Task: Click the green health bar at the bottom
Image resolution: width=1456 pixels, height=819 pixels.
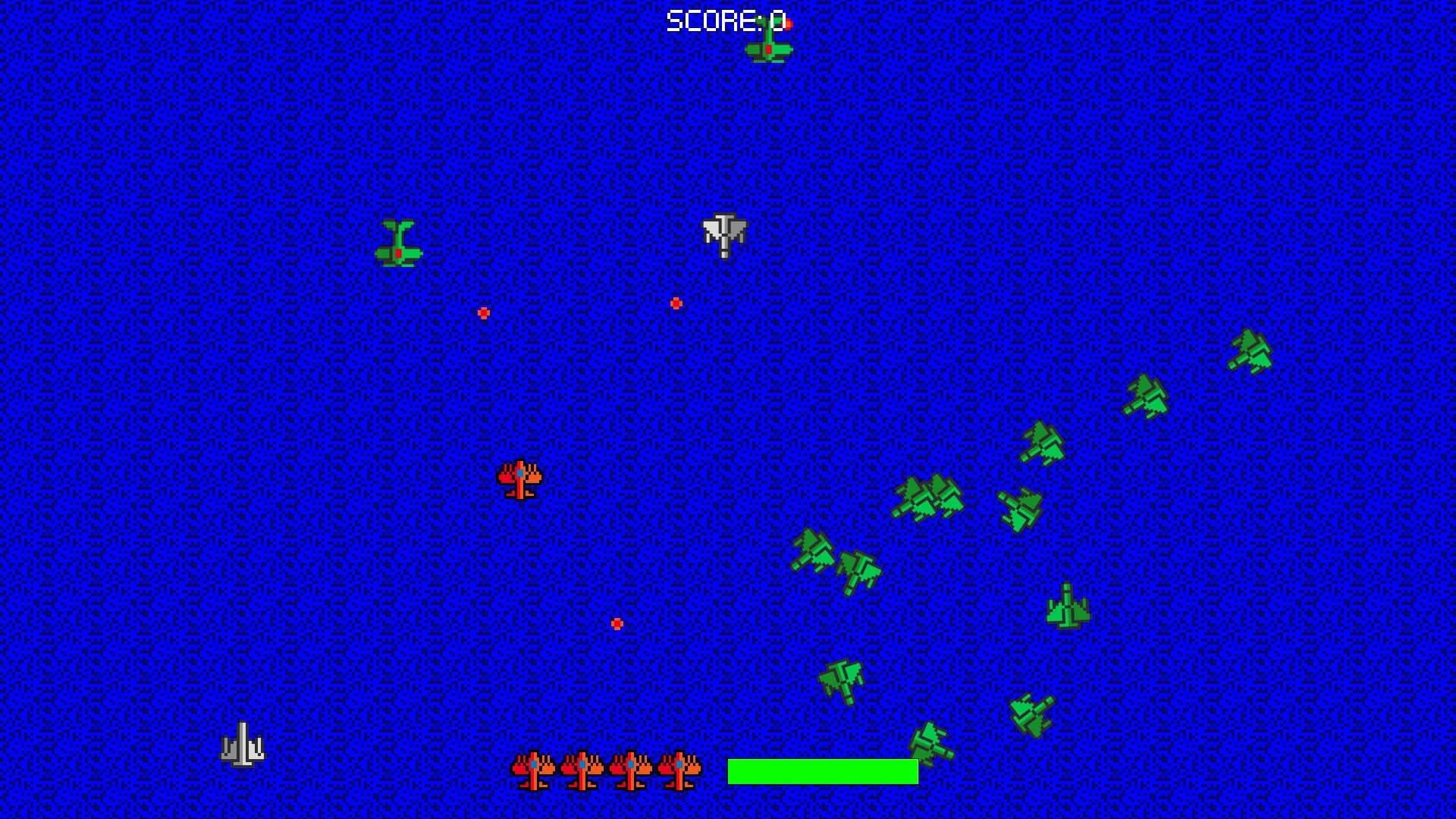Action: pos(821,771)
